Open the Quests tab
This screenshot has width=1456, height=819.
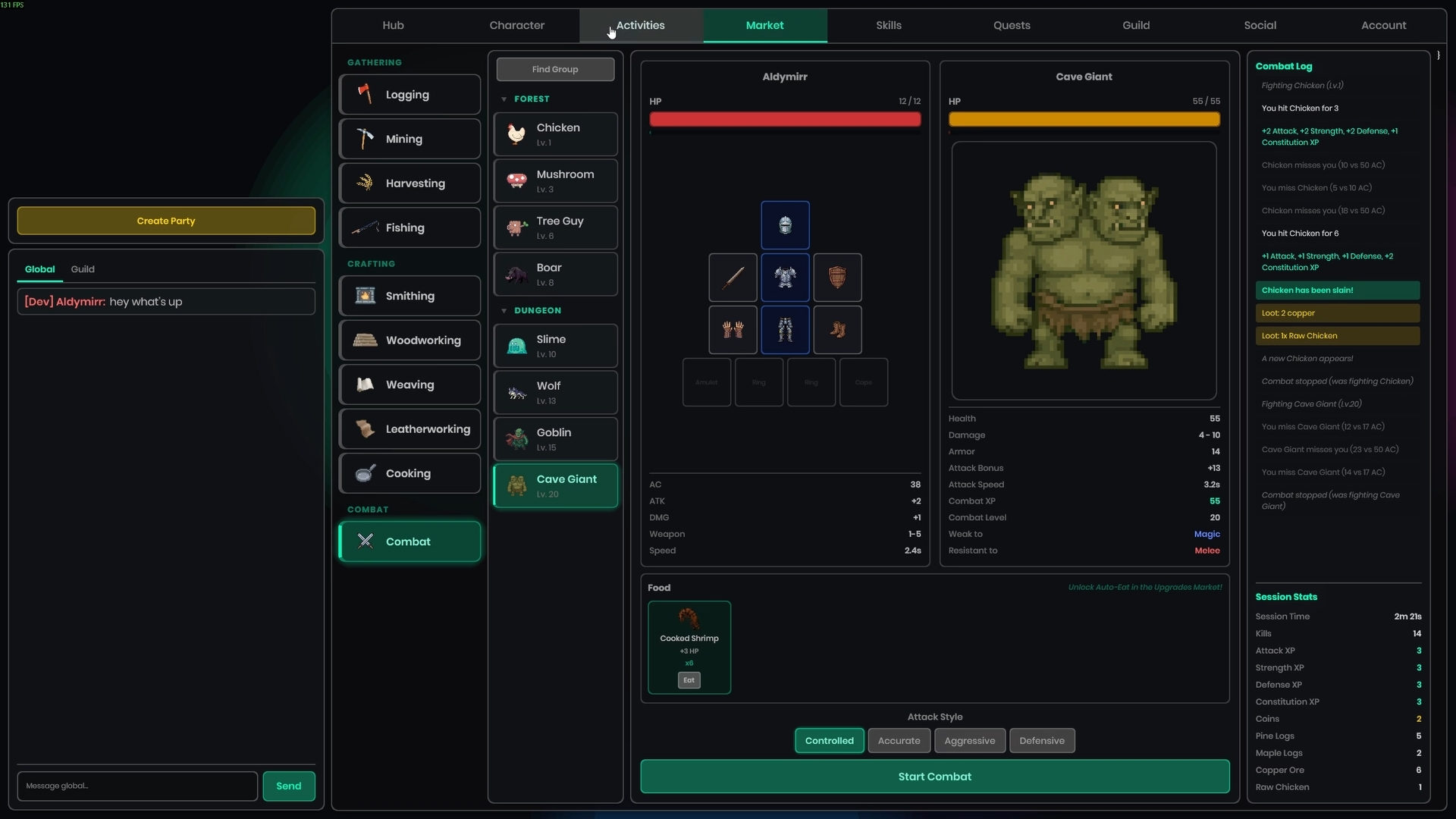click(1012, 25)
